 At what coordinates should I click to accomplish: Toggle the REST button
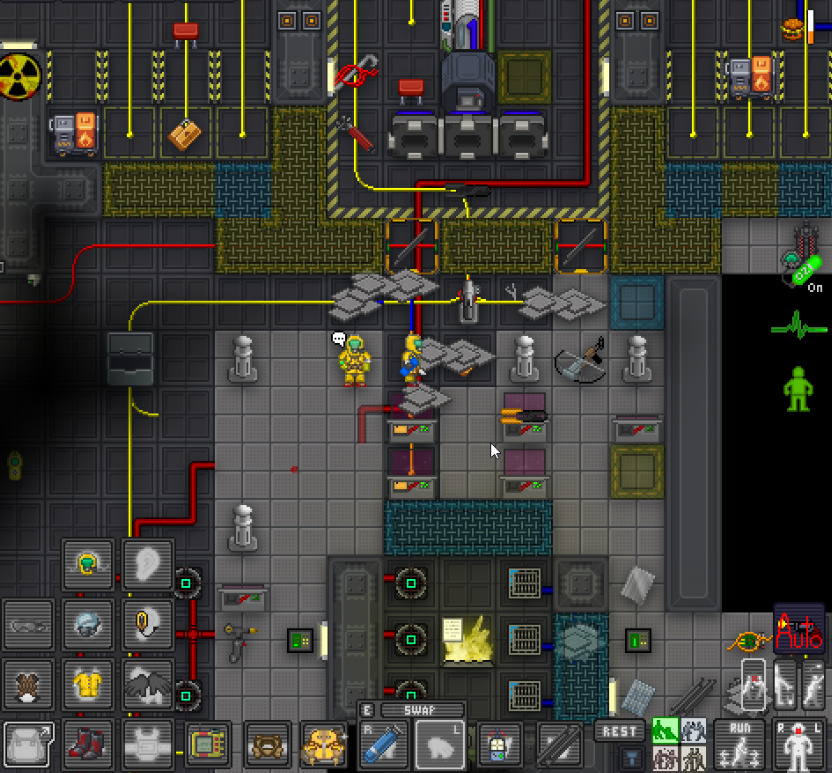[619, 732]
